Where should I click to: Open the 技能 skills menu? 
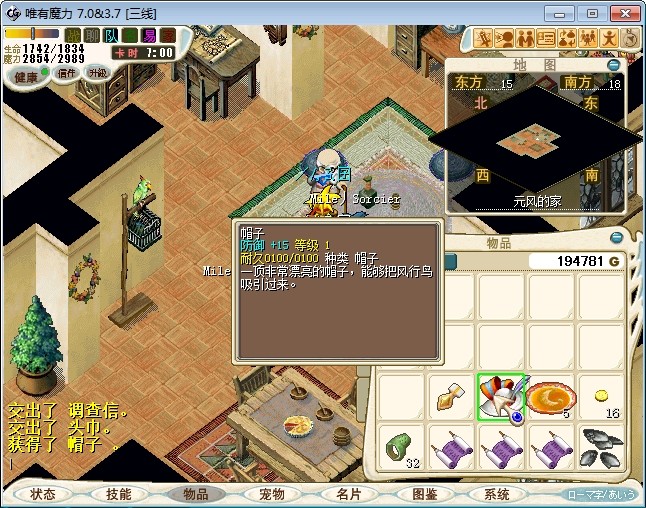(x=119, y=494)
